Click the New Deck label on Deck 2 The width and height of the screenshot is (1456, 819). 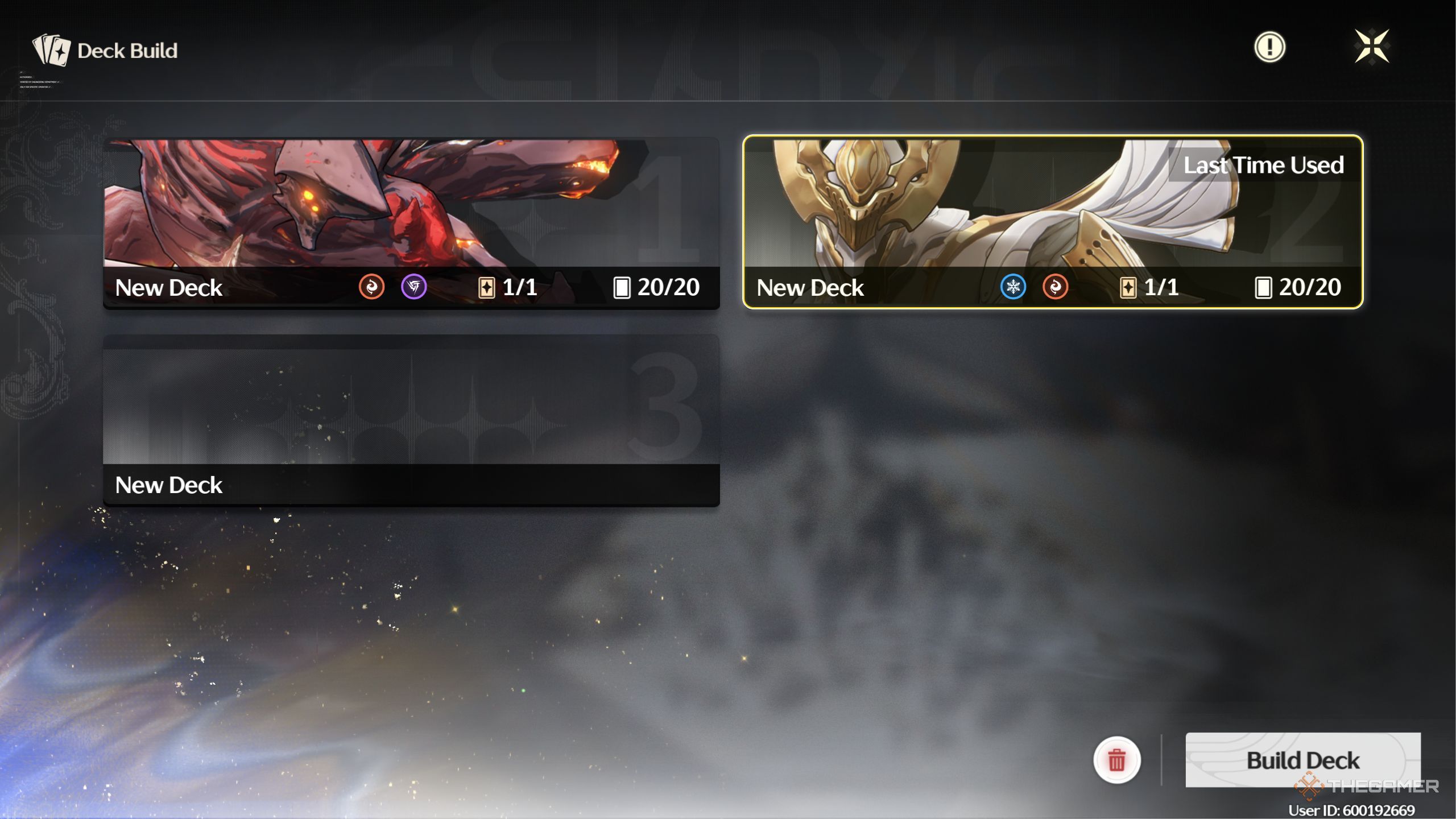[810, 288]
